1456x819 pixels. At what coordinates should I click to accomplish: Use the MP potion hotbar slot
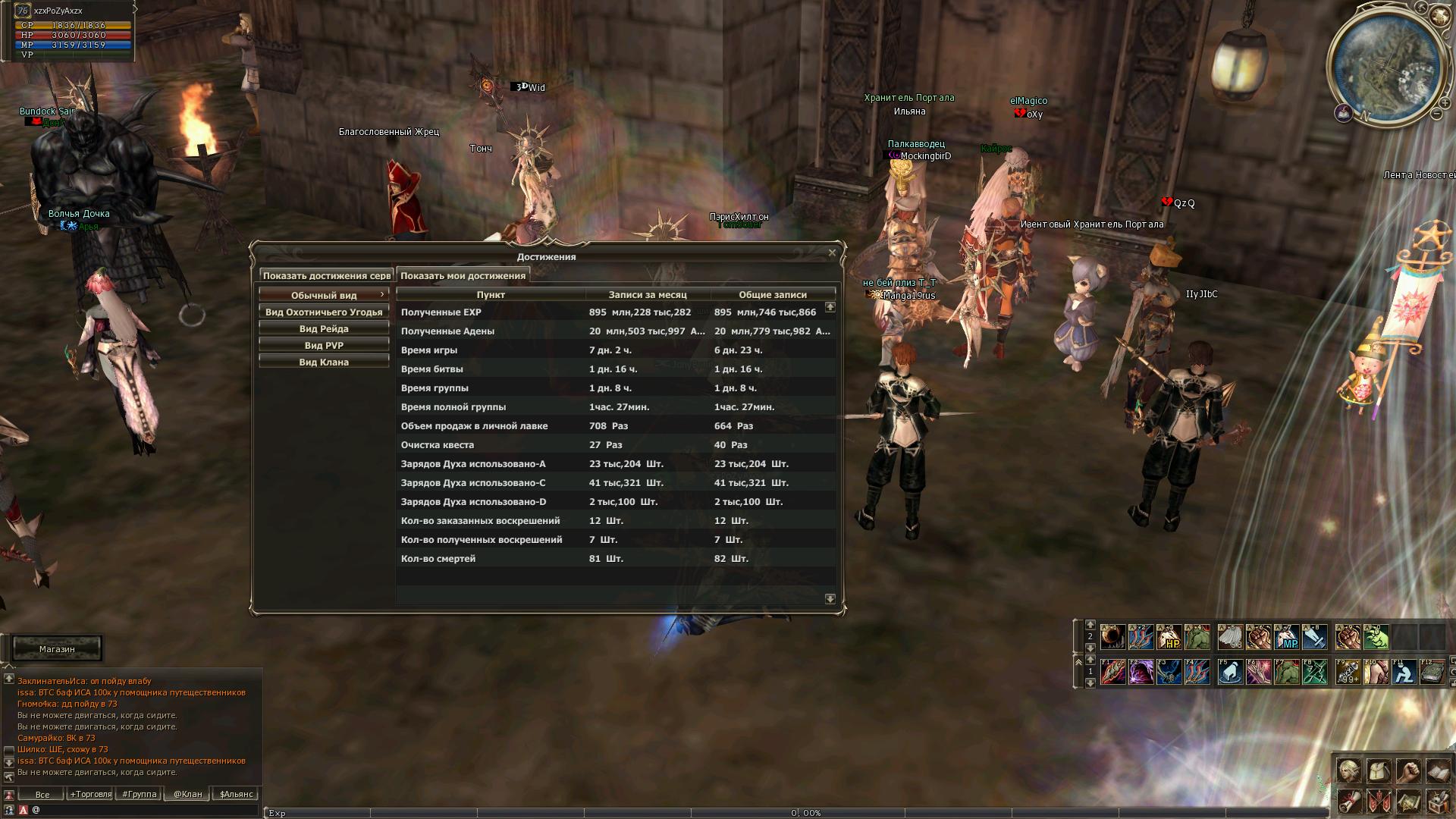tap(1287, 638)
